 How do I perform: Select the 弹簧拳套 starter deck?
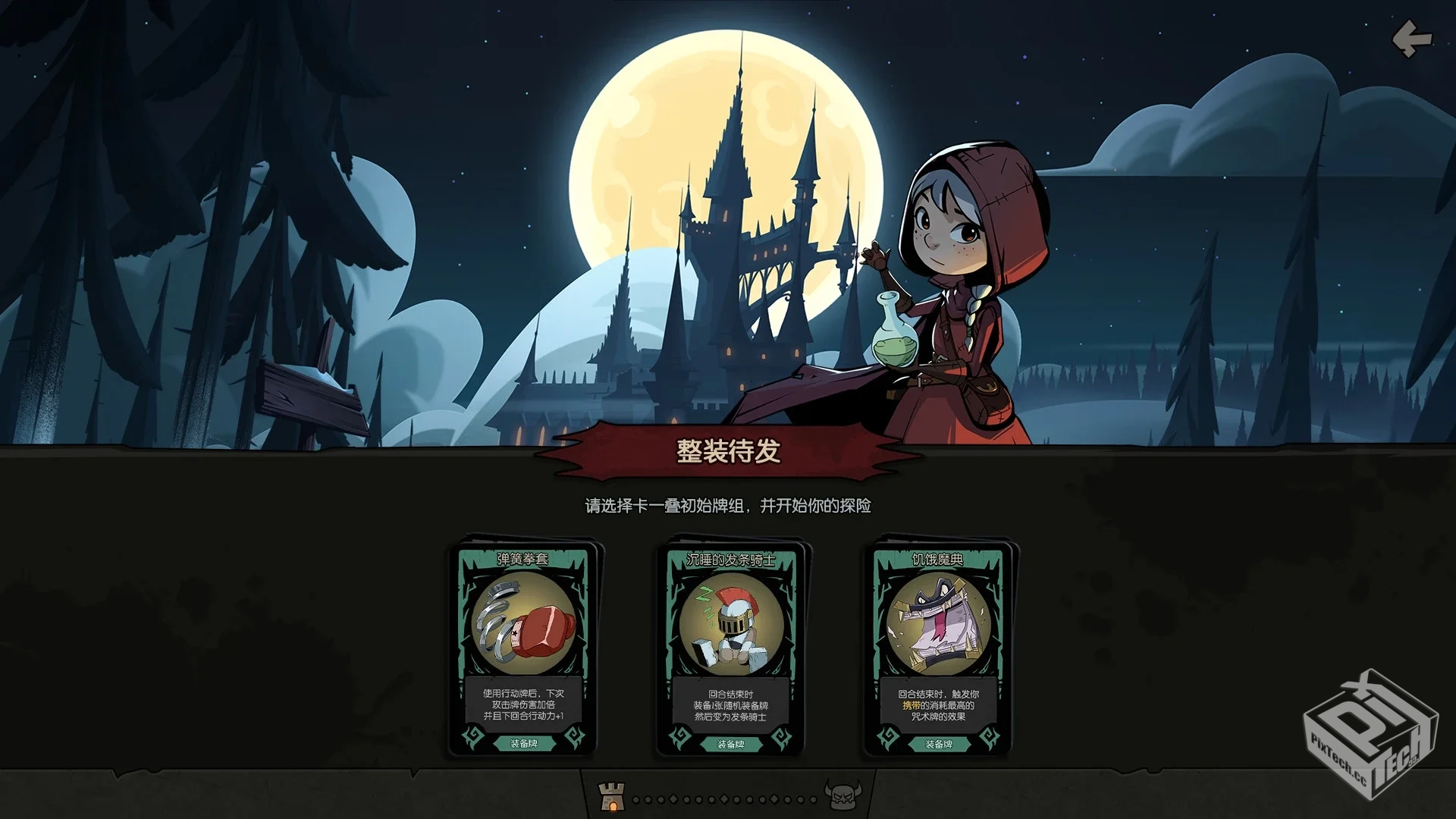(526, 652)
